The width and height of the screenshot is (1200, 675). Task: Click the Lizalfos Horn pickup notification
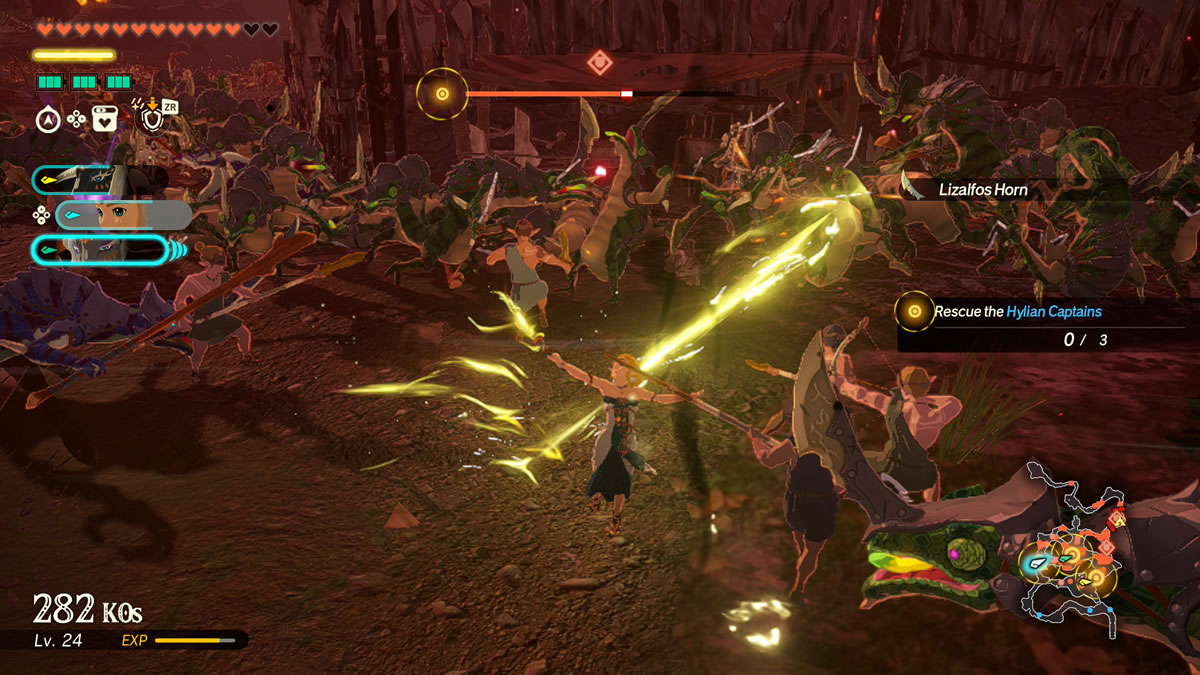coord(983,189)
